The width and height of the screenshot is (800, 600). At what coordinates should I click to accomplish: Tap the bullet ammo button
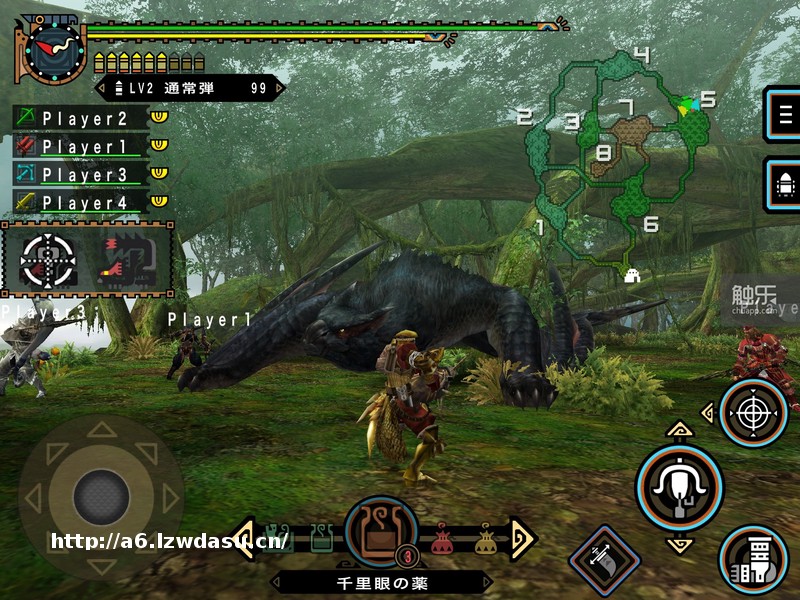[x=783, y=183]
